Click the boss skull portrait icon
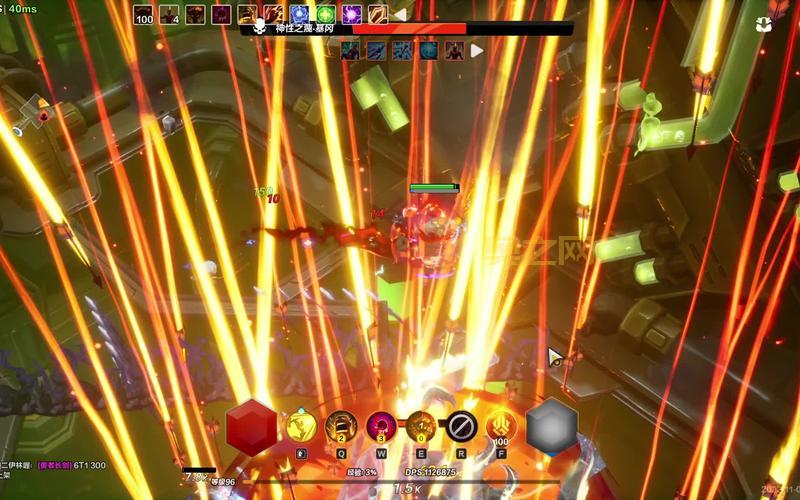The width and height of the screenshot is (800, 500). coord(260,28)
